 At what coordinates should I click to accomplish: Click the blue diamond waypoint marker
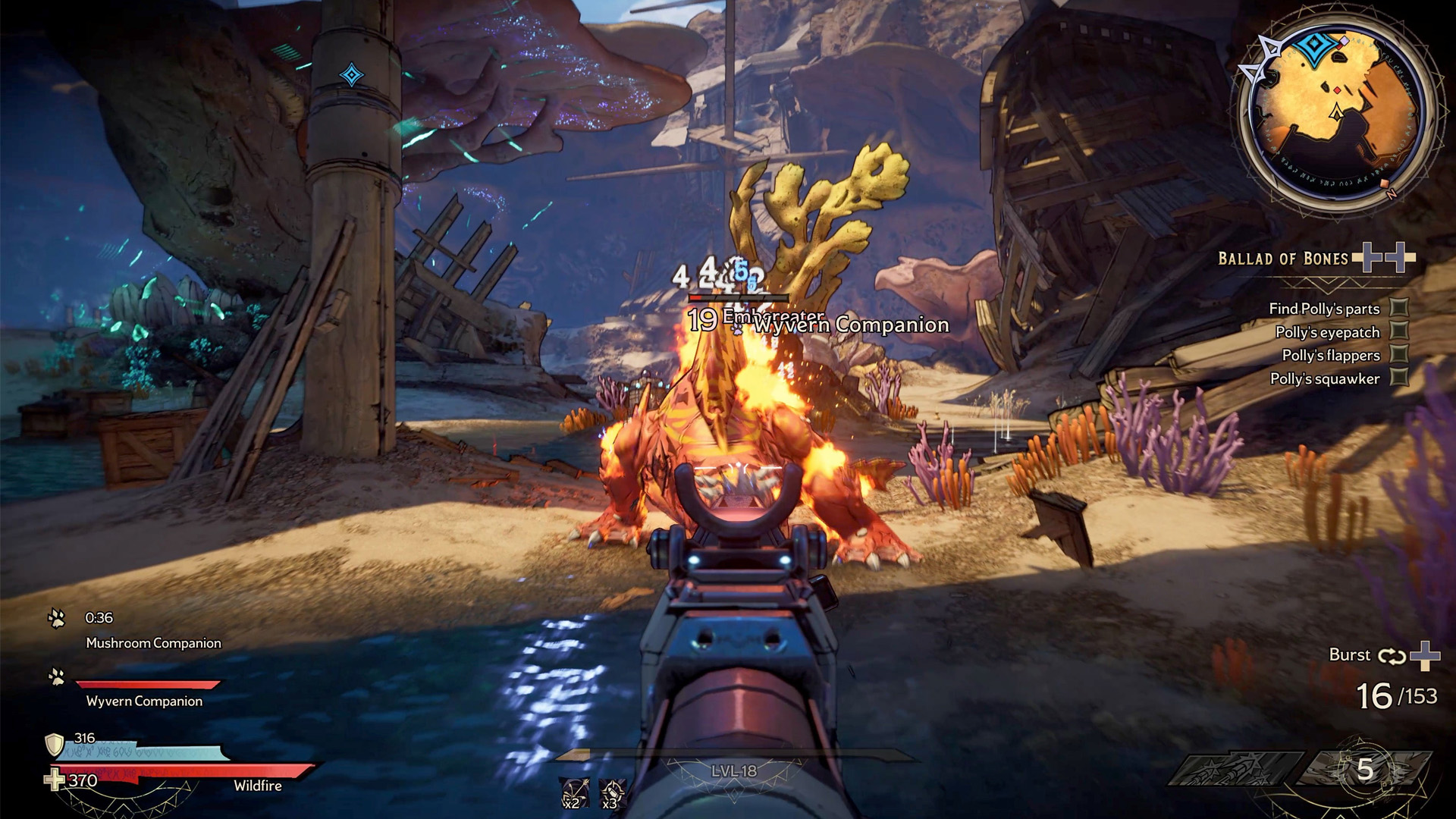[351, 75]
